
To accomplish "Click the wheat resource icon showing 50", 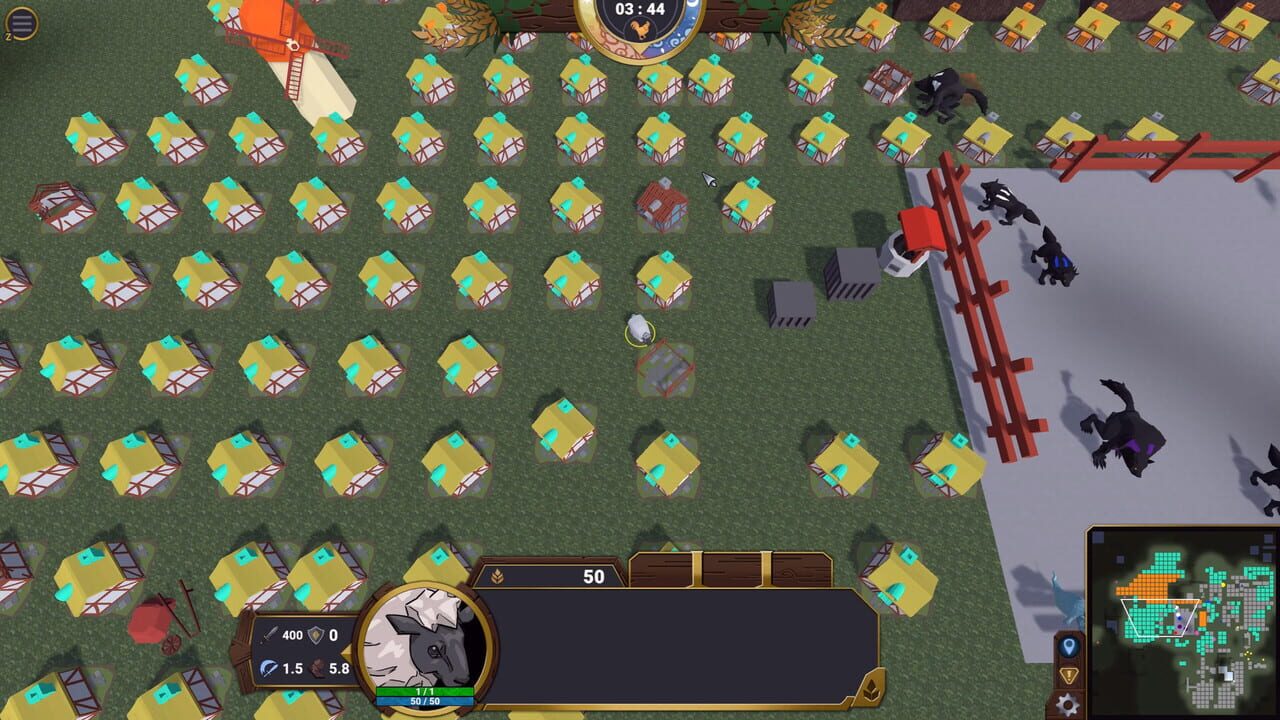I will point(496,577).
